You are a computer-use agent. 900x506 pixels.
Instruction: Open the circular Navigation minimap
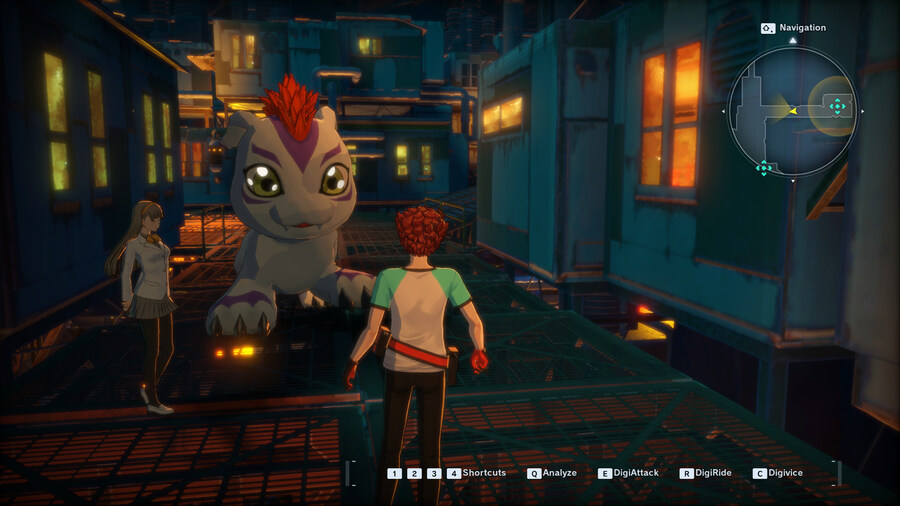click(x=792, y=111)
